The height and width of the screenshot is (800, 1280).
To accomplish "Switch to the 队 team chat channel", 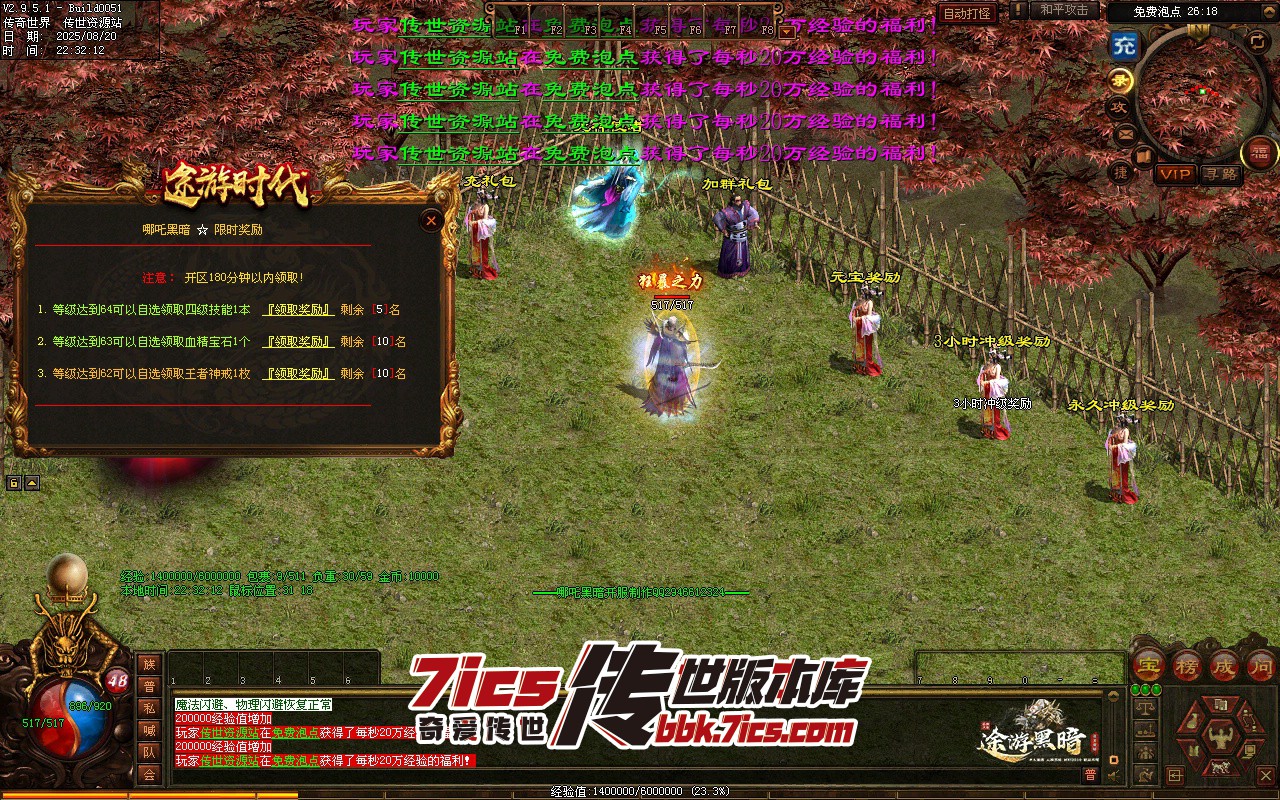I will tap(149, 752).
